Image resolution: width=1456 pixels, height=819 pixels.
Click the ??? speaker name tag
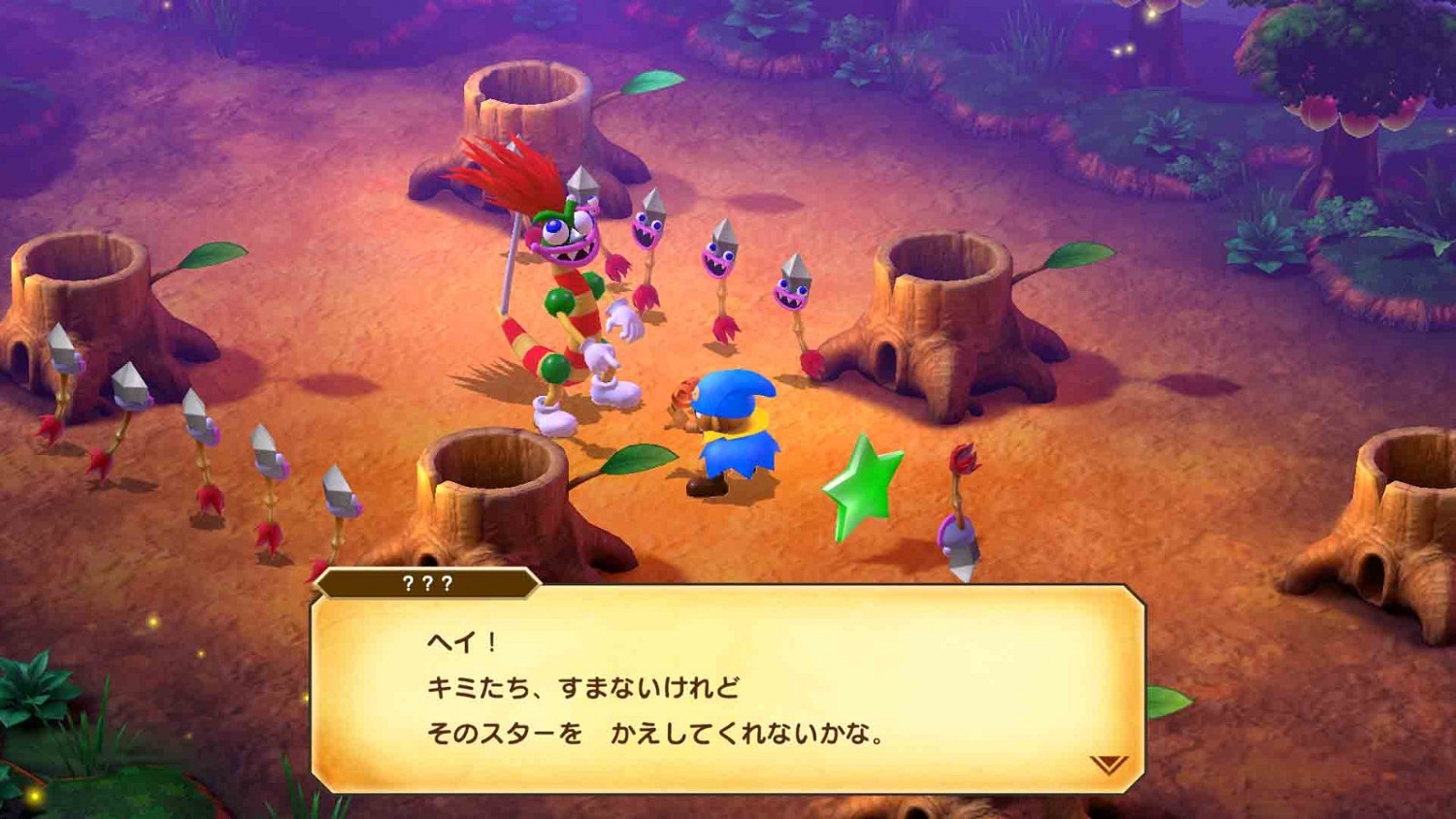427,583
